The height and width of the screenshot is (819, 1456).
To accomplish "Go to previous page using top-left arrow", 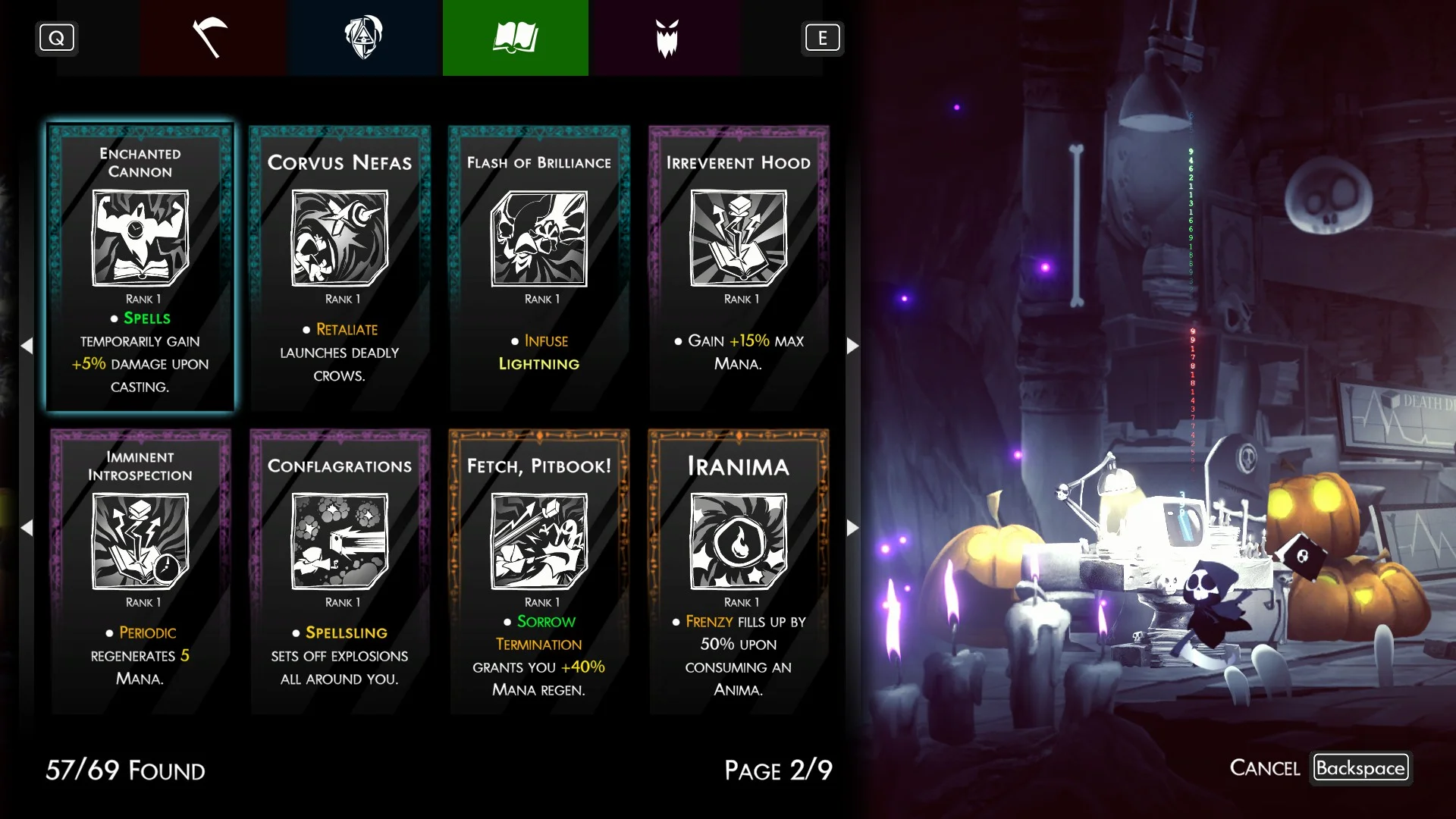I will 27,346.
